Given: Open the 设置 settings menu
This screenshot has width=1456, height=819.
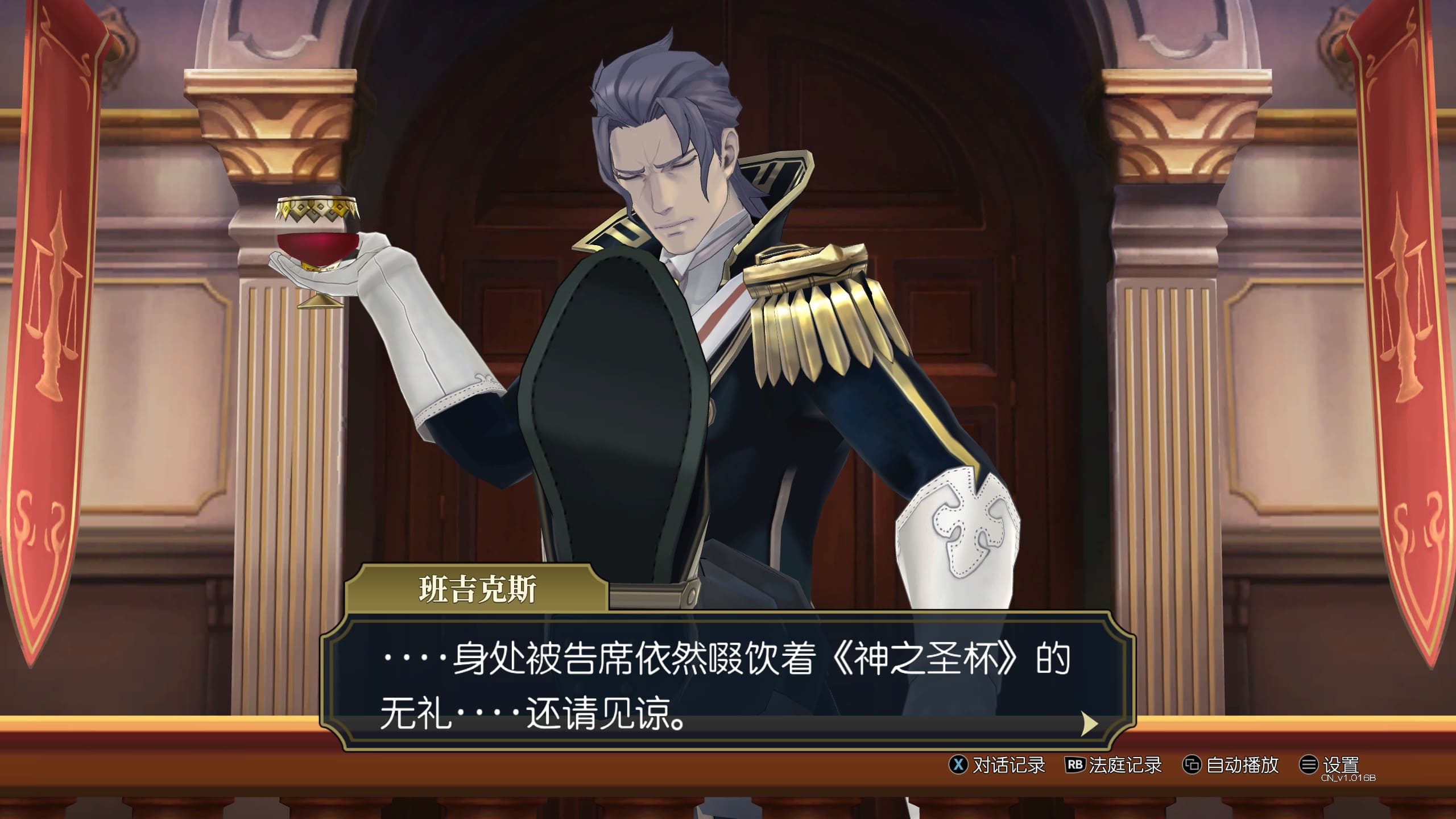Looking at the screenshot, I should [x=1330, y=765].
